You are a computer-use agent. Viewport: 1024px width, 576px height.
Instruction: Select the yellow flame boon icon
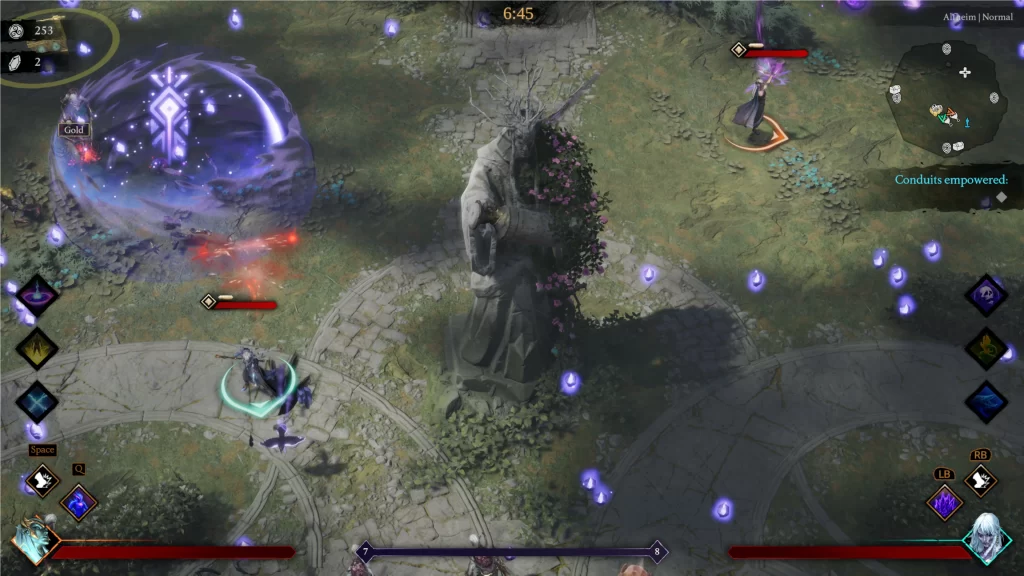[37, 348]
